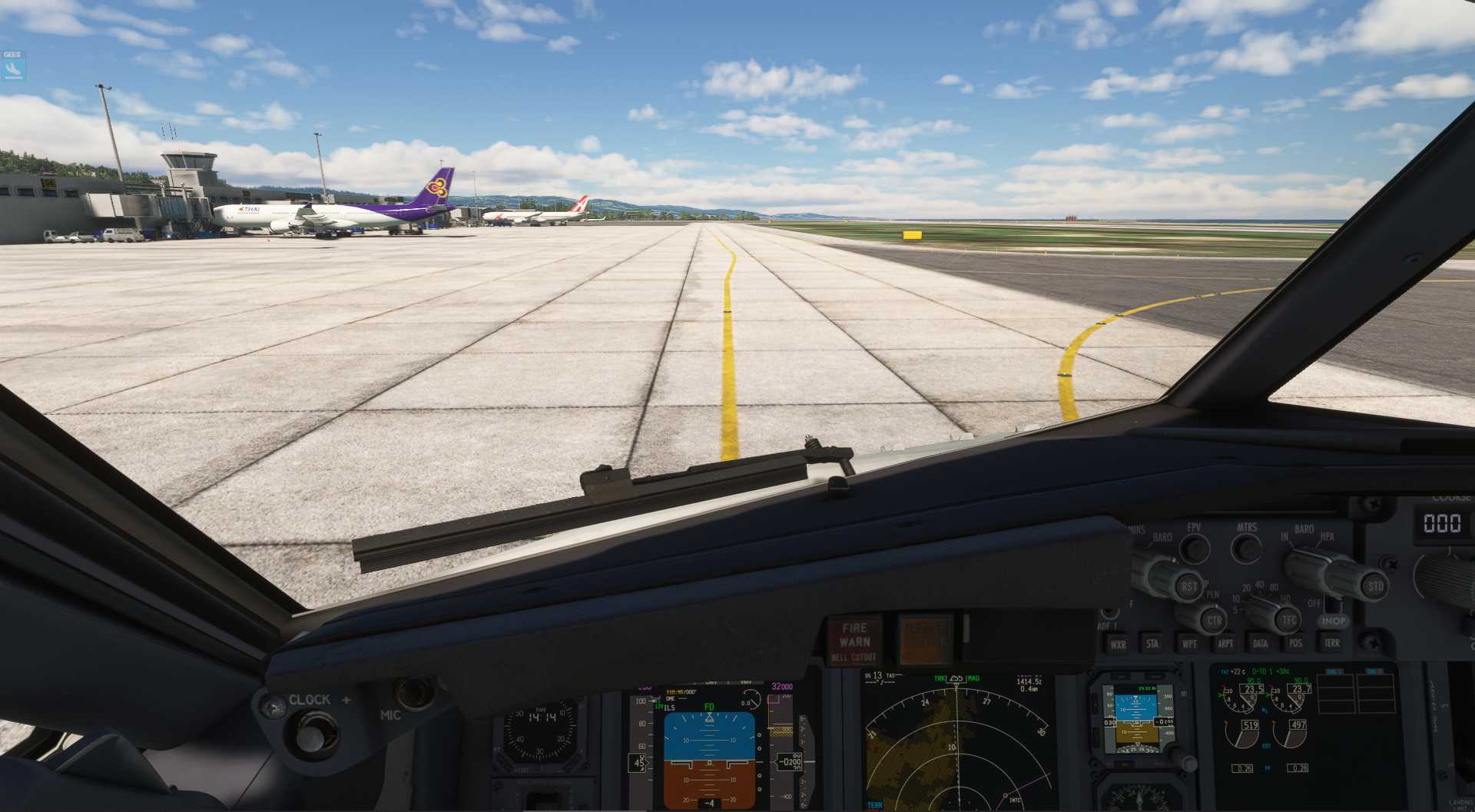
Task: Toggle the FPV flight path vector button
Action: 1194,548
